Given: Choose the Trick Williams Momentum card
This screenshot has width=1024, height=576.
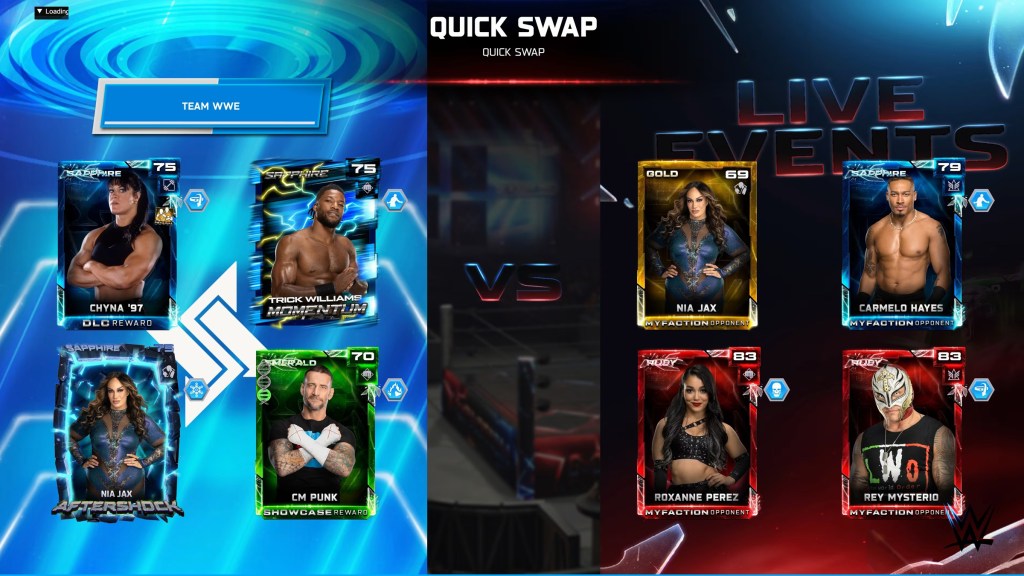Looking at the screenshot, I should [314, 243].
